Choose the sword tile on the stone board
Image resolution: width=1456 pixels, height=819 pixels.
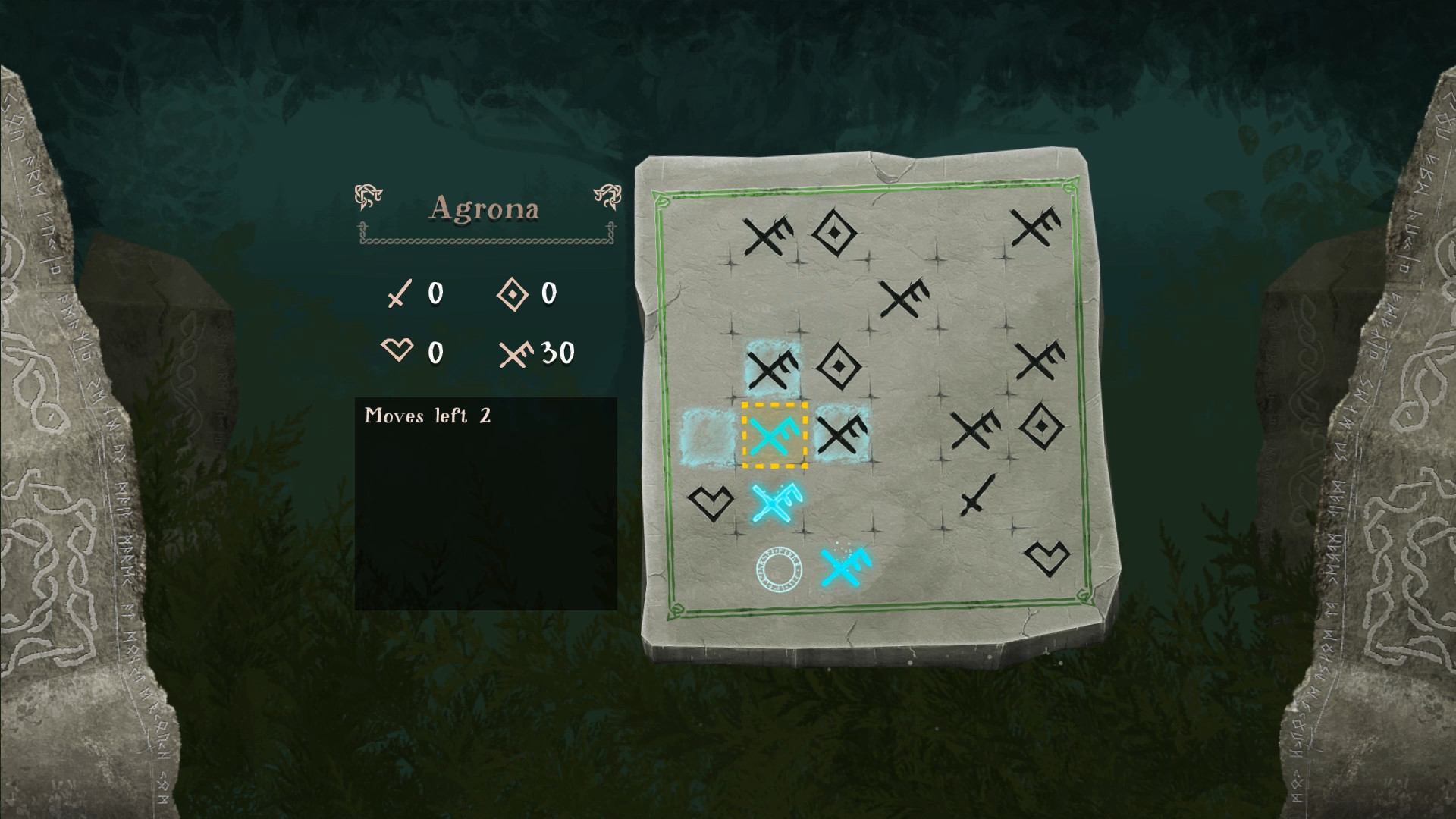tap(977, 496)
